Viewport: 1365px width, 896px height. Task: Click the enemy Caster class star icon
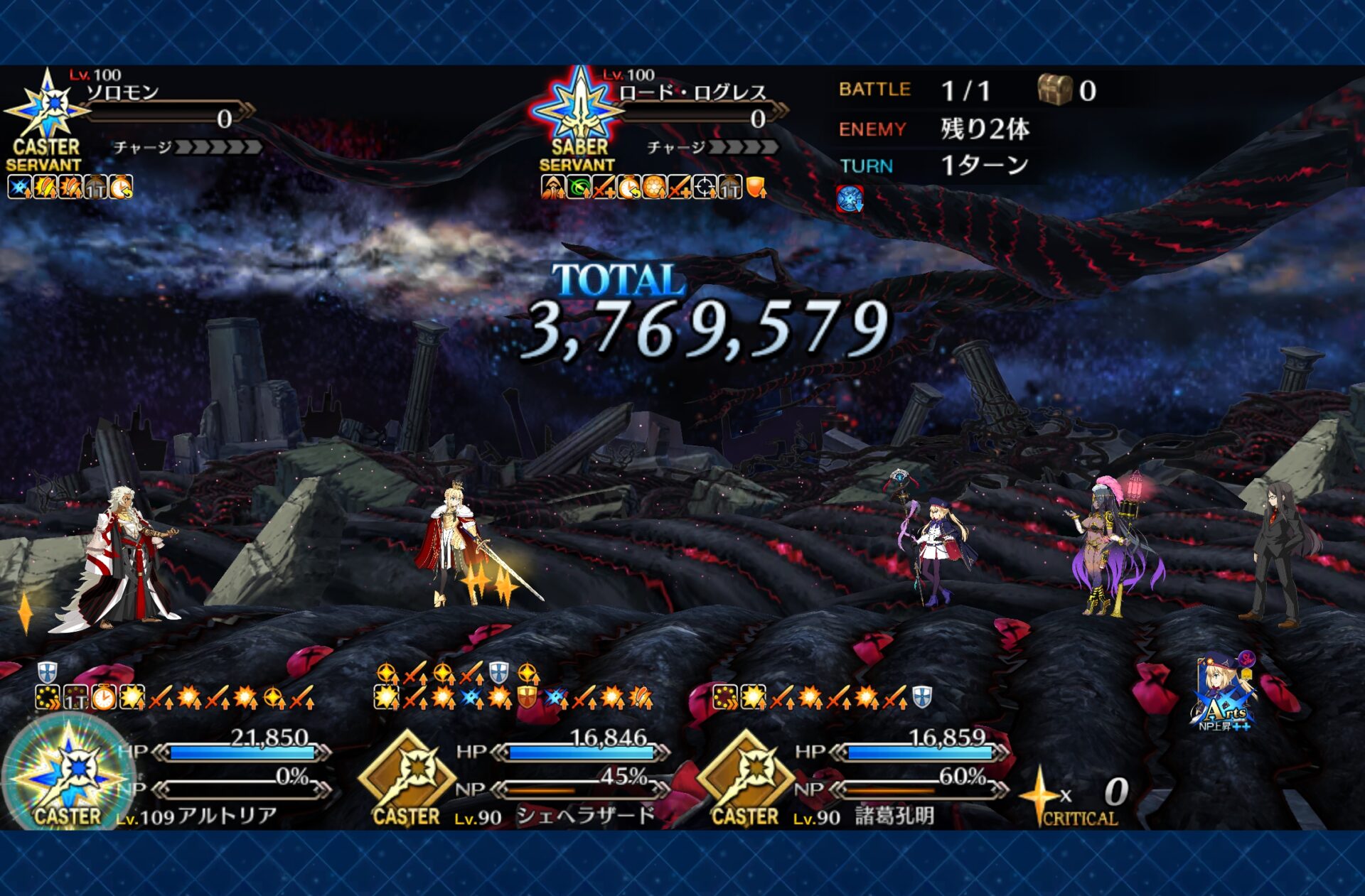47,107
